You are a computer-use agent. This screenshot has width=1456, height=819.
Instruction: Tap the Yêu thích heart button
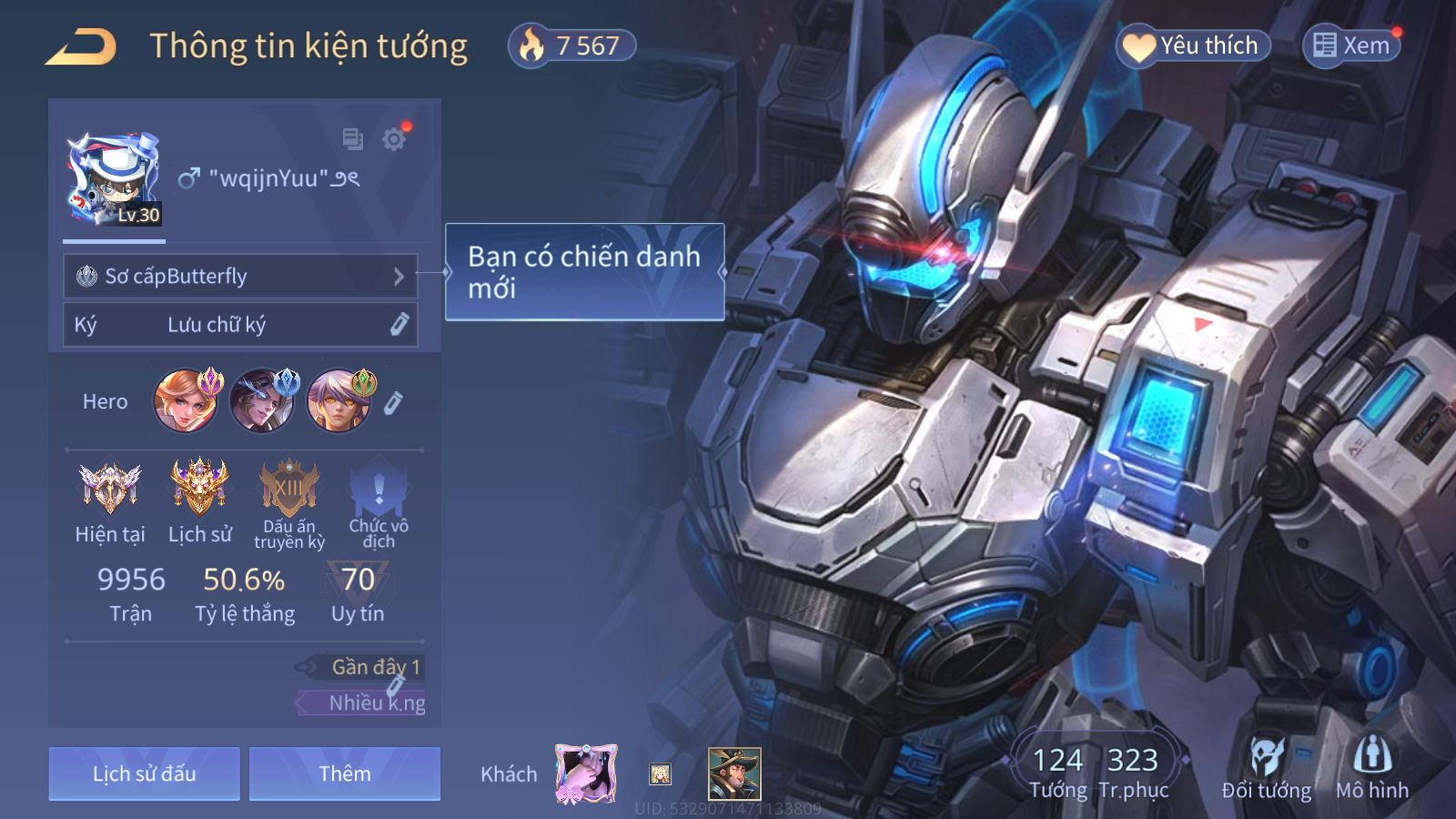tap(1192, 45)
